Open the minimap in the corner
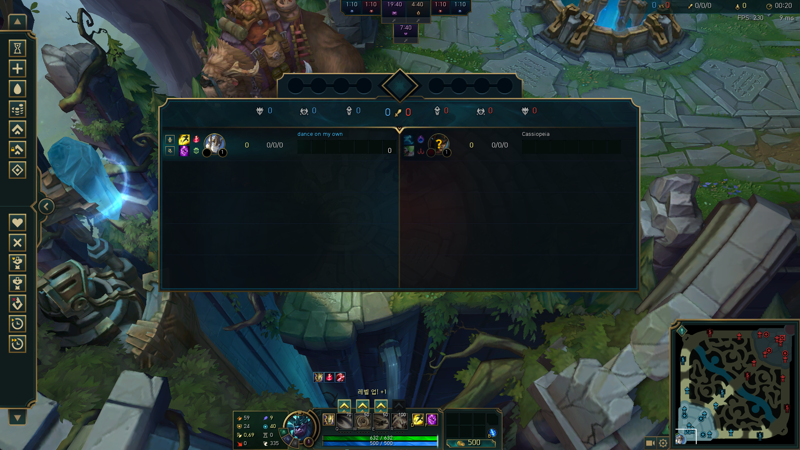The width and height of the screenshot is (800, 450). 734,381
